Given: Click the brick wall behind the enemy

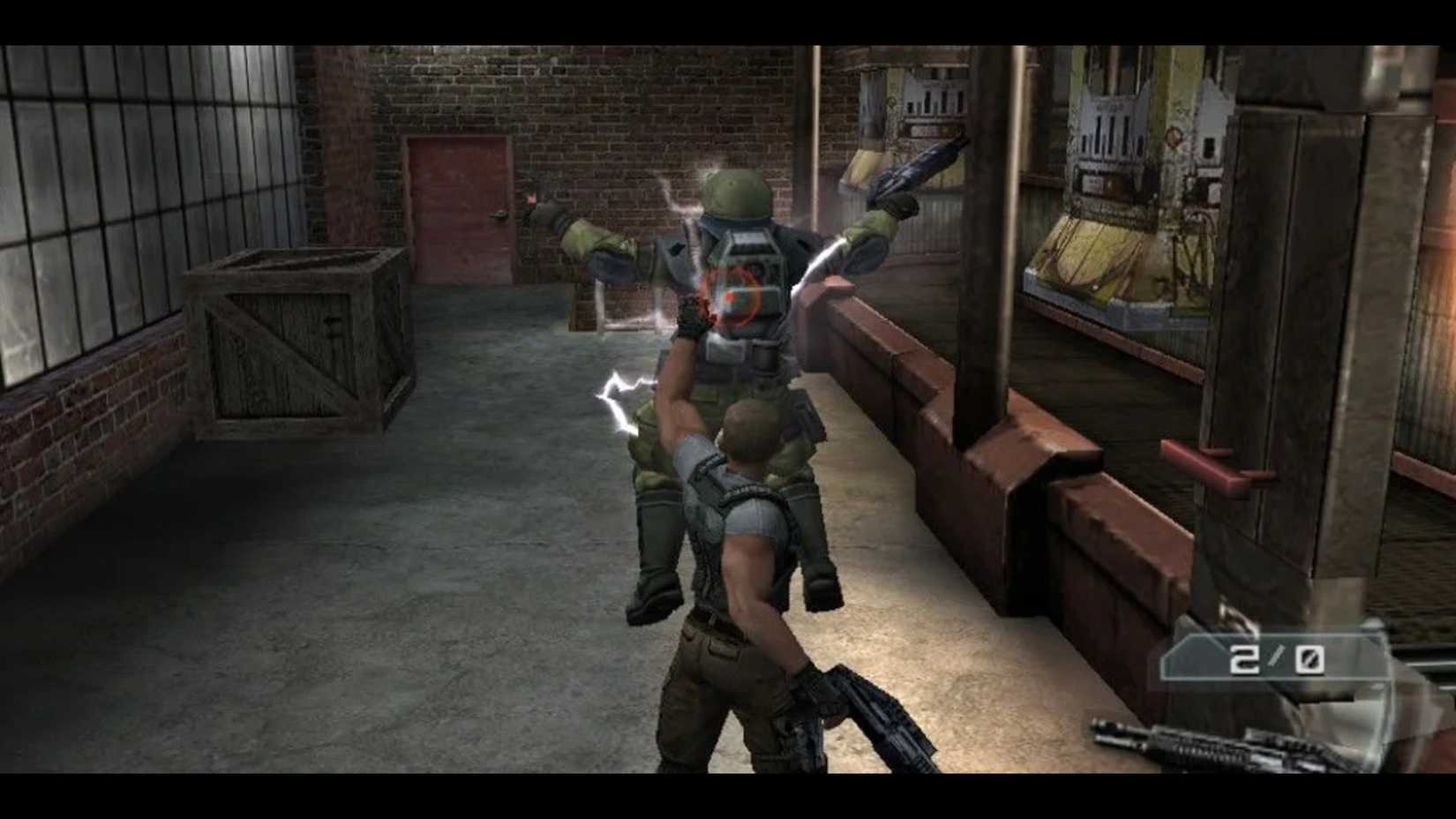Looking at the screenshot, I should (x=662, y=106).
